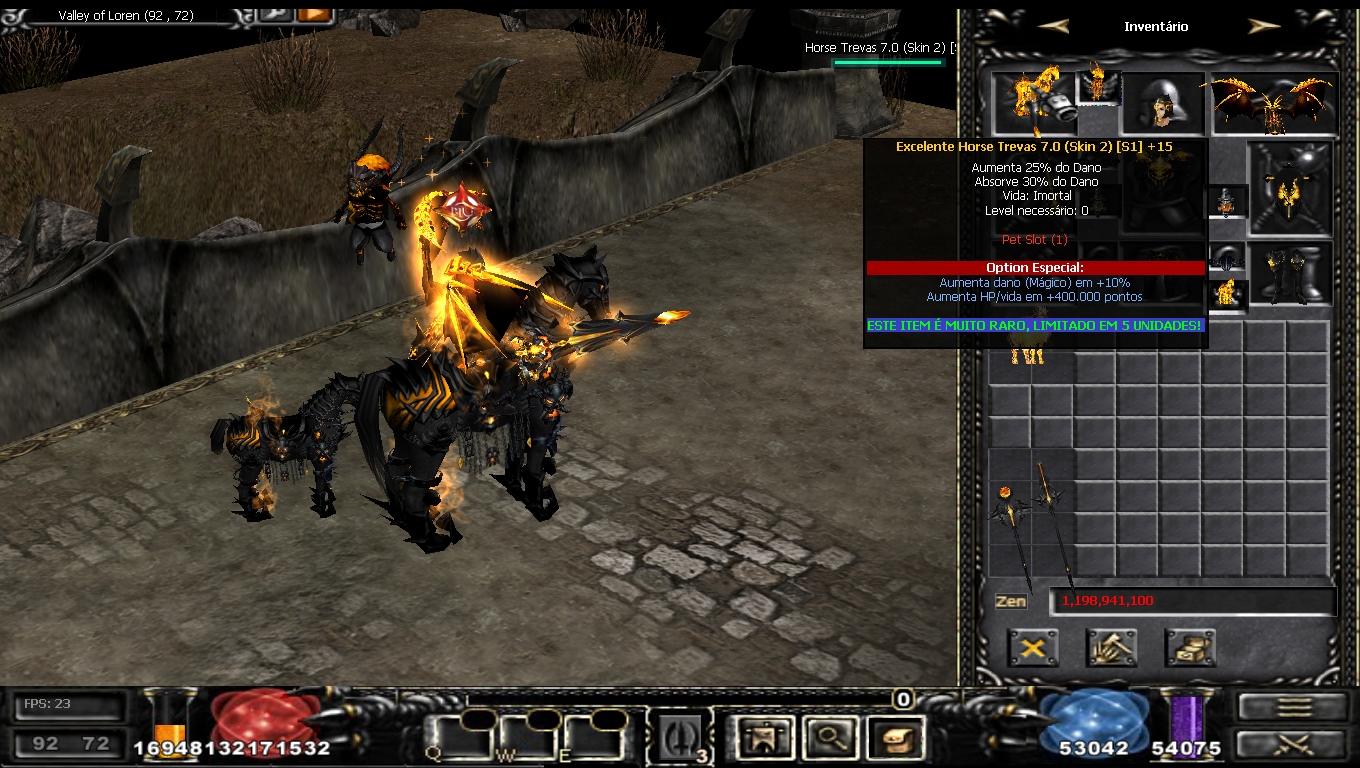The height and width of the screenshot is (768, 1360).
Task: Close the inventory with the X button
Action: point(1033,648)
